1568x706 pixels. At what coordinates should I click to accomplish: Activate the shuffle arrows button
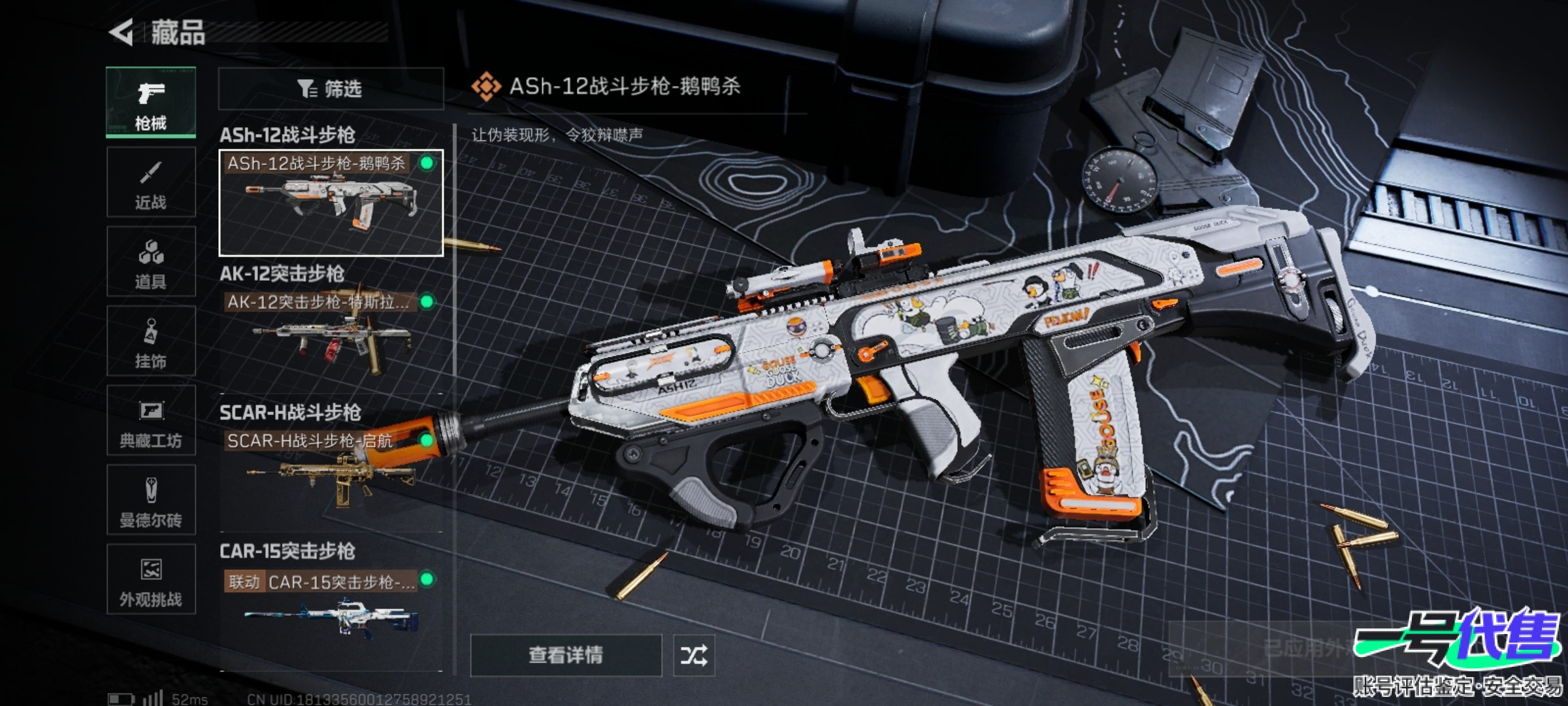pos(694,655)
